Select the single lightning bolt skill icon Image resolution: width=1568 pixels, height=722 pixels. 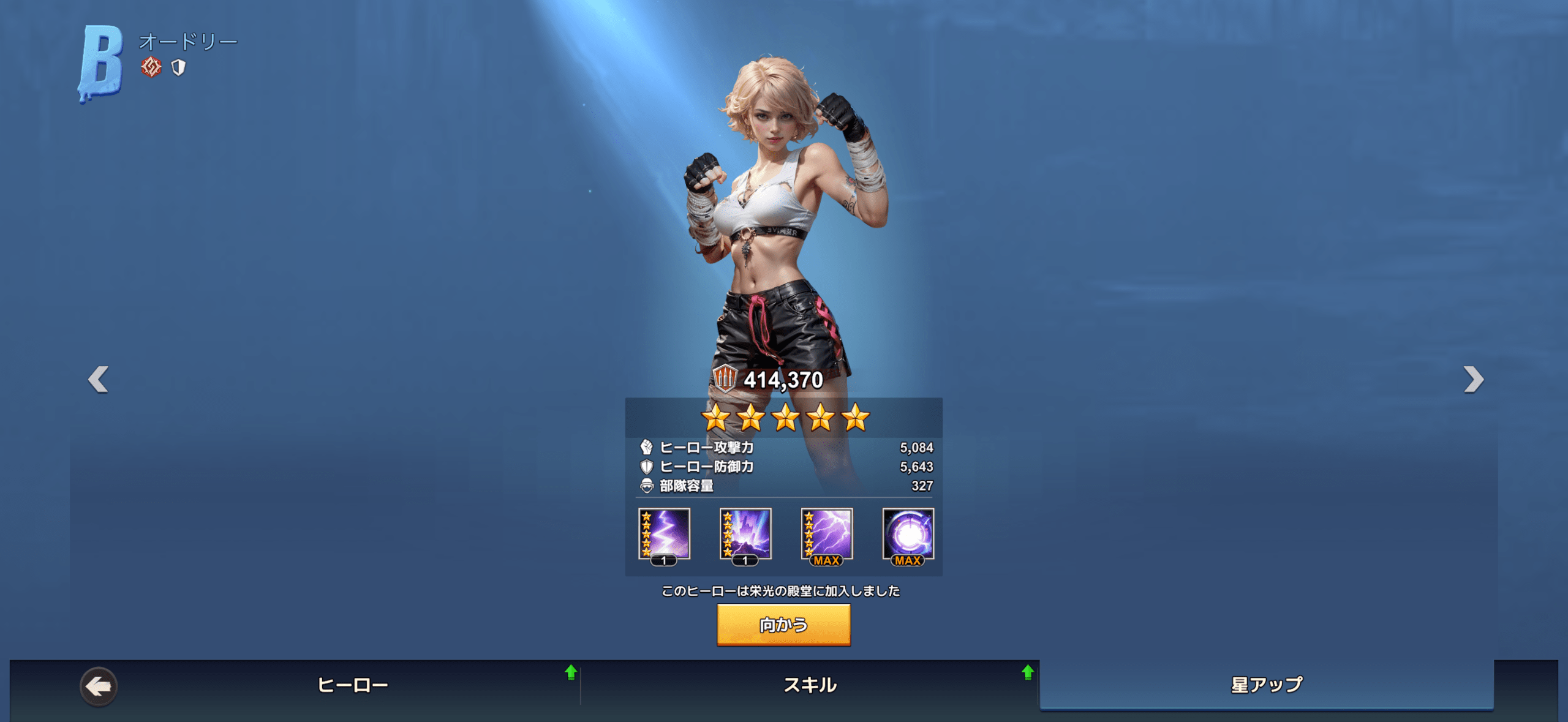[x=664, y=534]
